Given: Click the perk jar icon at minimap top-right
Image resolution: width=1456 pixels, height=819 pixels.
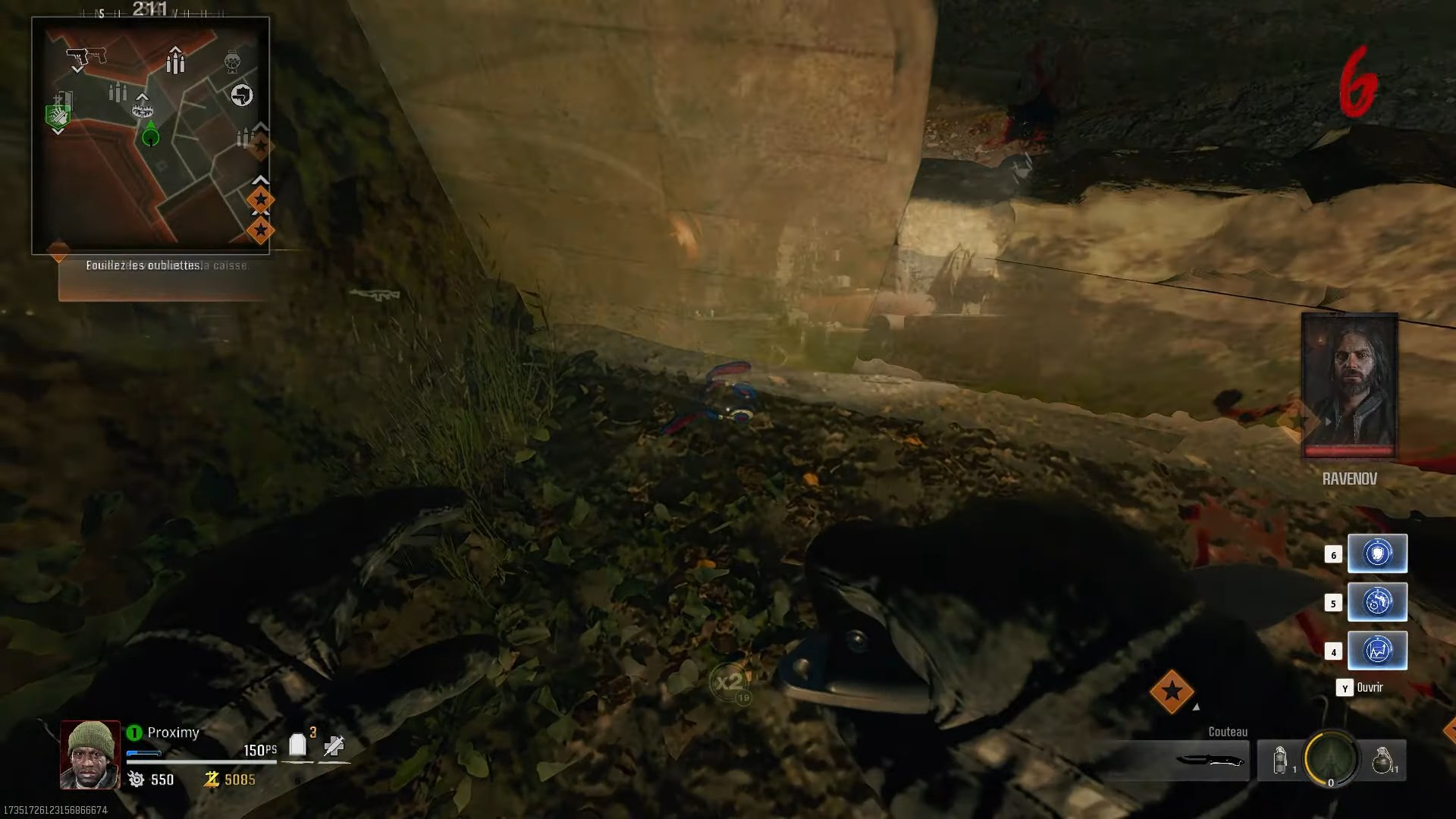Looking at the screenshot, I should pyautogui.click(x=233, y=60).
